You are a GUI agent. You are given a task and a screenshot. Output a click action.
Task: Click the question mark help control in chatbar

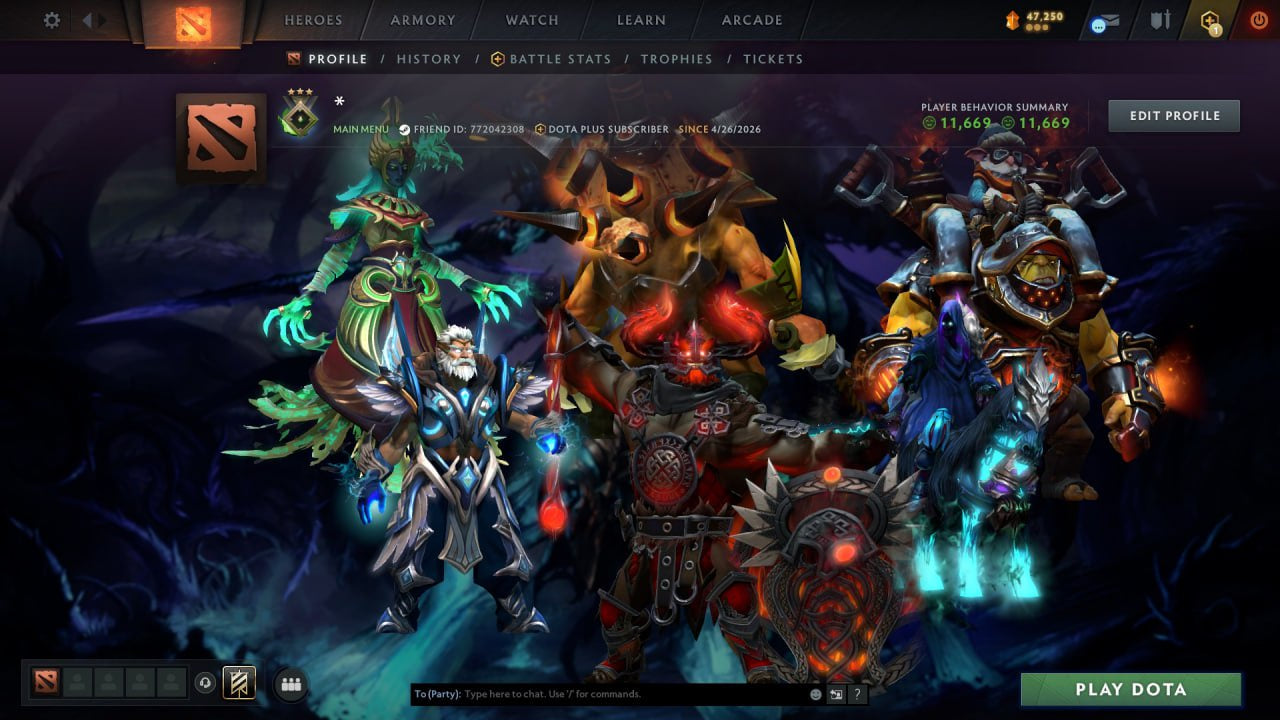[857, 692]
